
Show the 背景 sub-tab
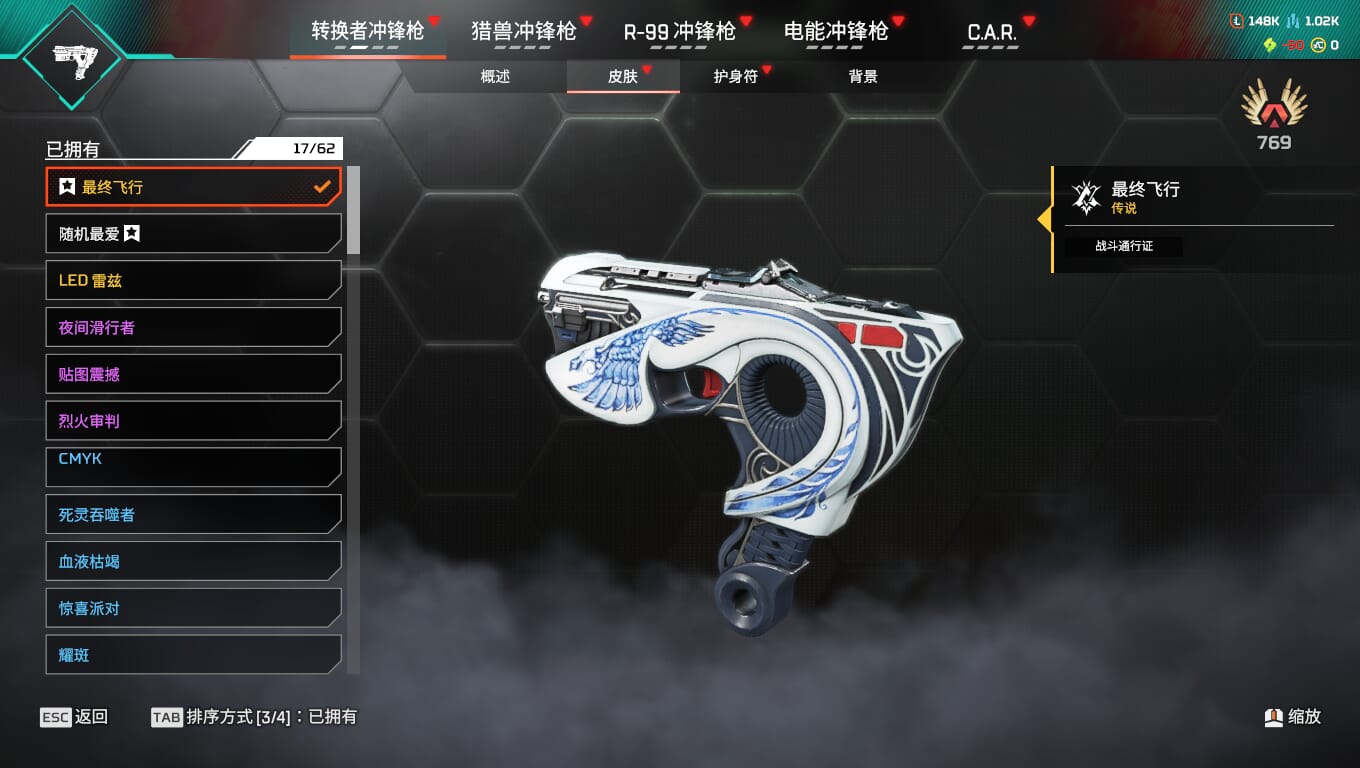[x=863, y=77]
